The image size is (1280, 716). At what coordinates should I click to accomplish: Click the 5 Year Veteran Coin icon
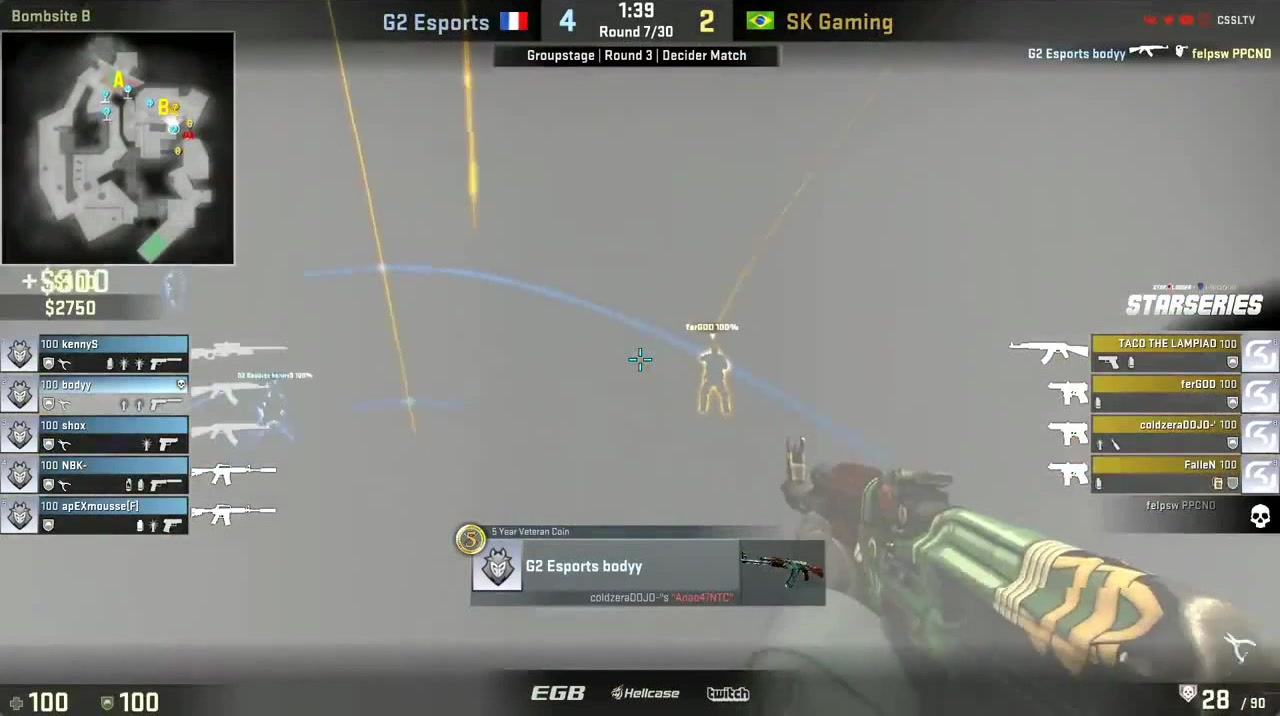click(470, 540)
